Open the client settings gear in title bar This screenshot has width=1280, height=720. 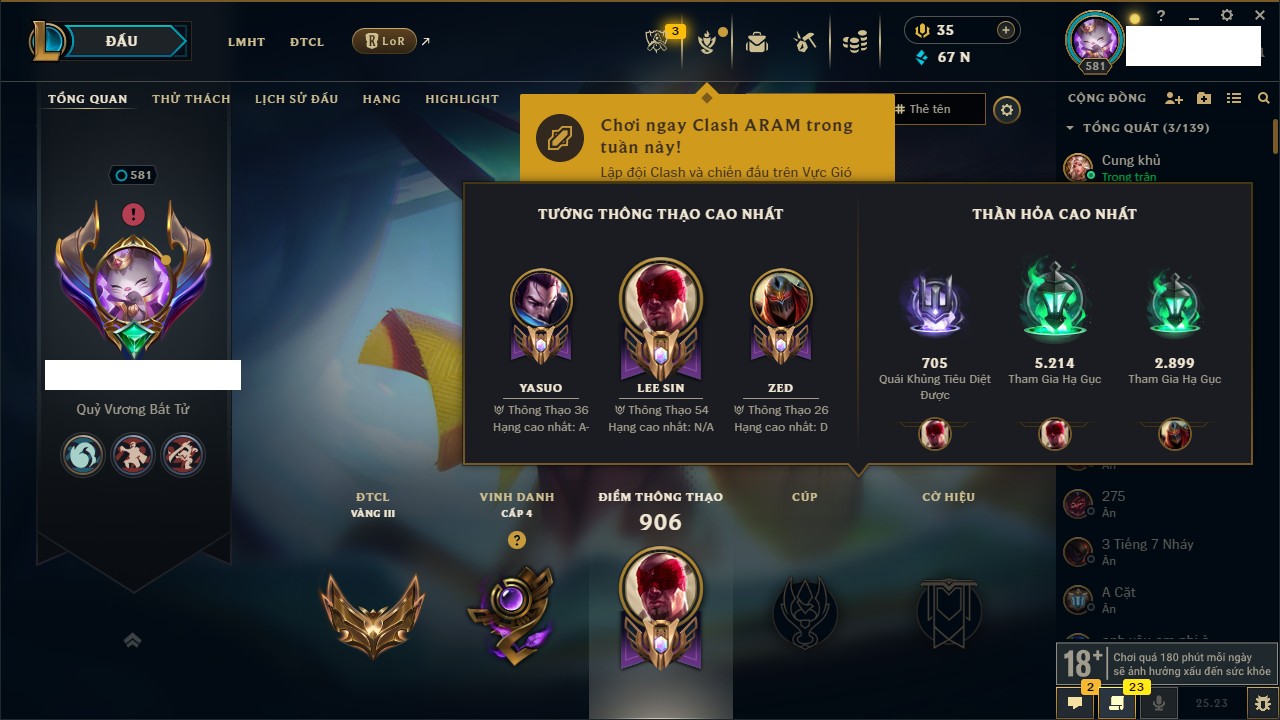[1228, 16]
